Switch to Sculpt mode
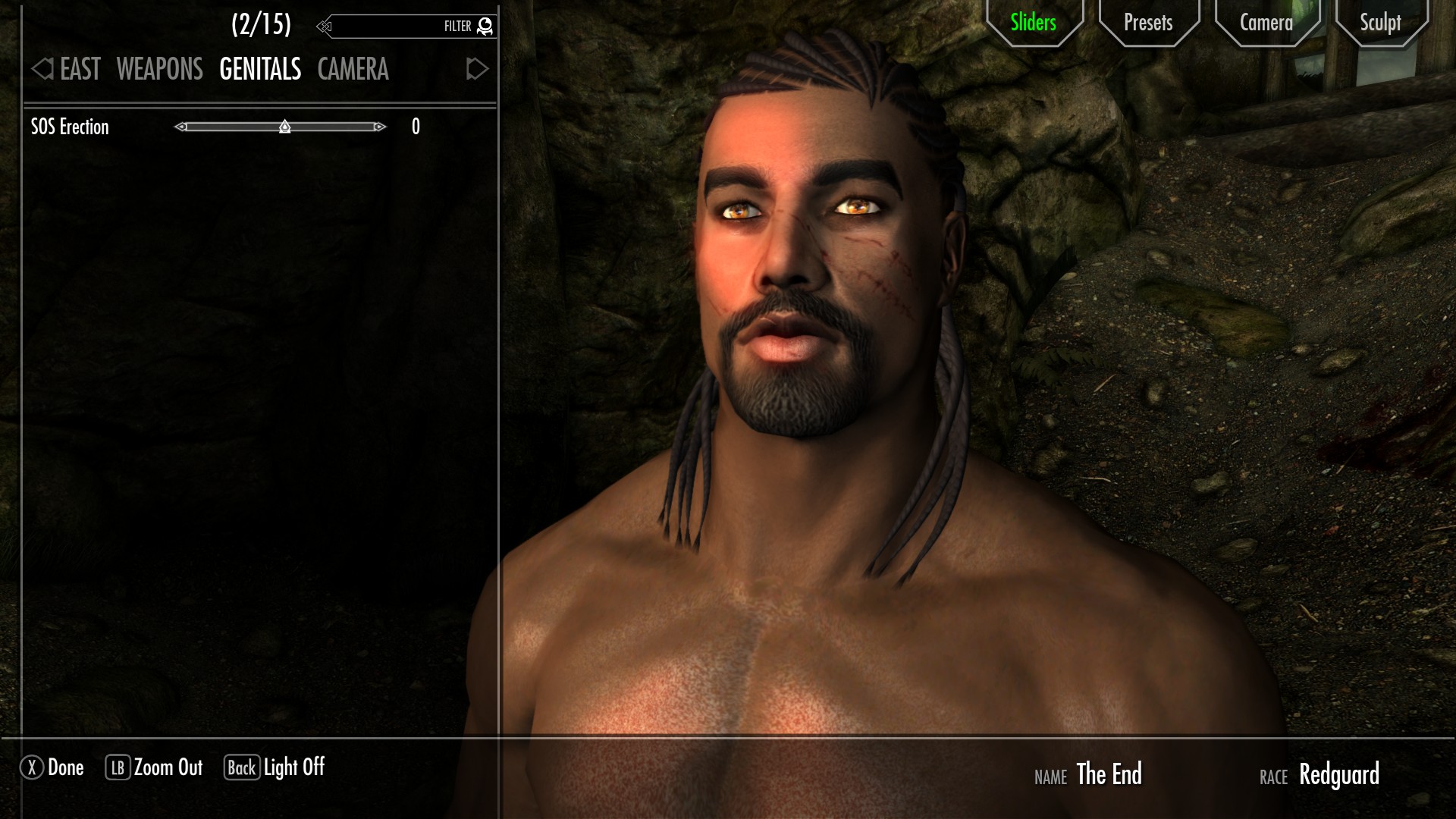 click(1380, 23)
